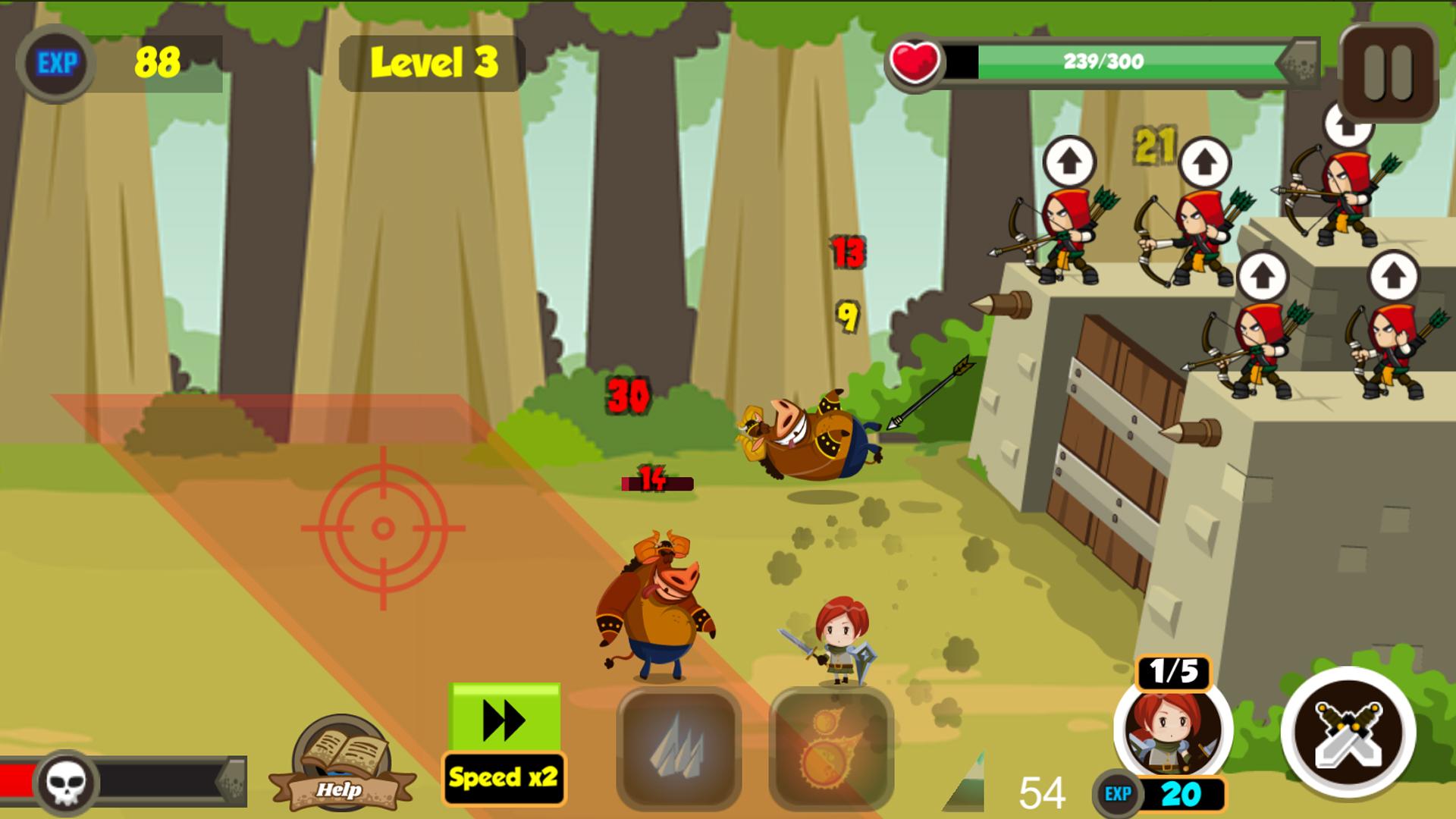Screen dimensions: 1456x819
Task: Cast the fireball meteor ability
Action: coord(831,749)
